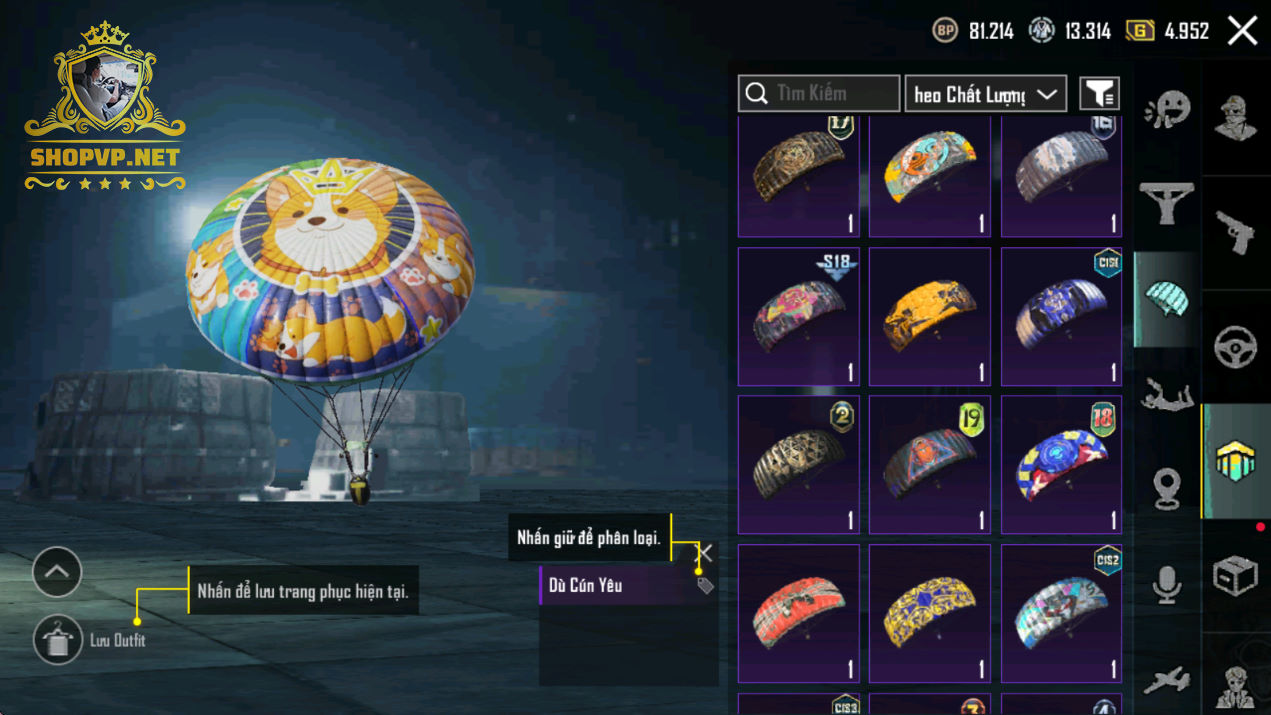Image resolution: width=1271 pixels, height=715 pixels.
Task: Close the inventory screen with the X
Action: 1242,31
